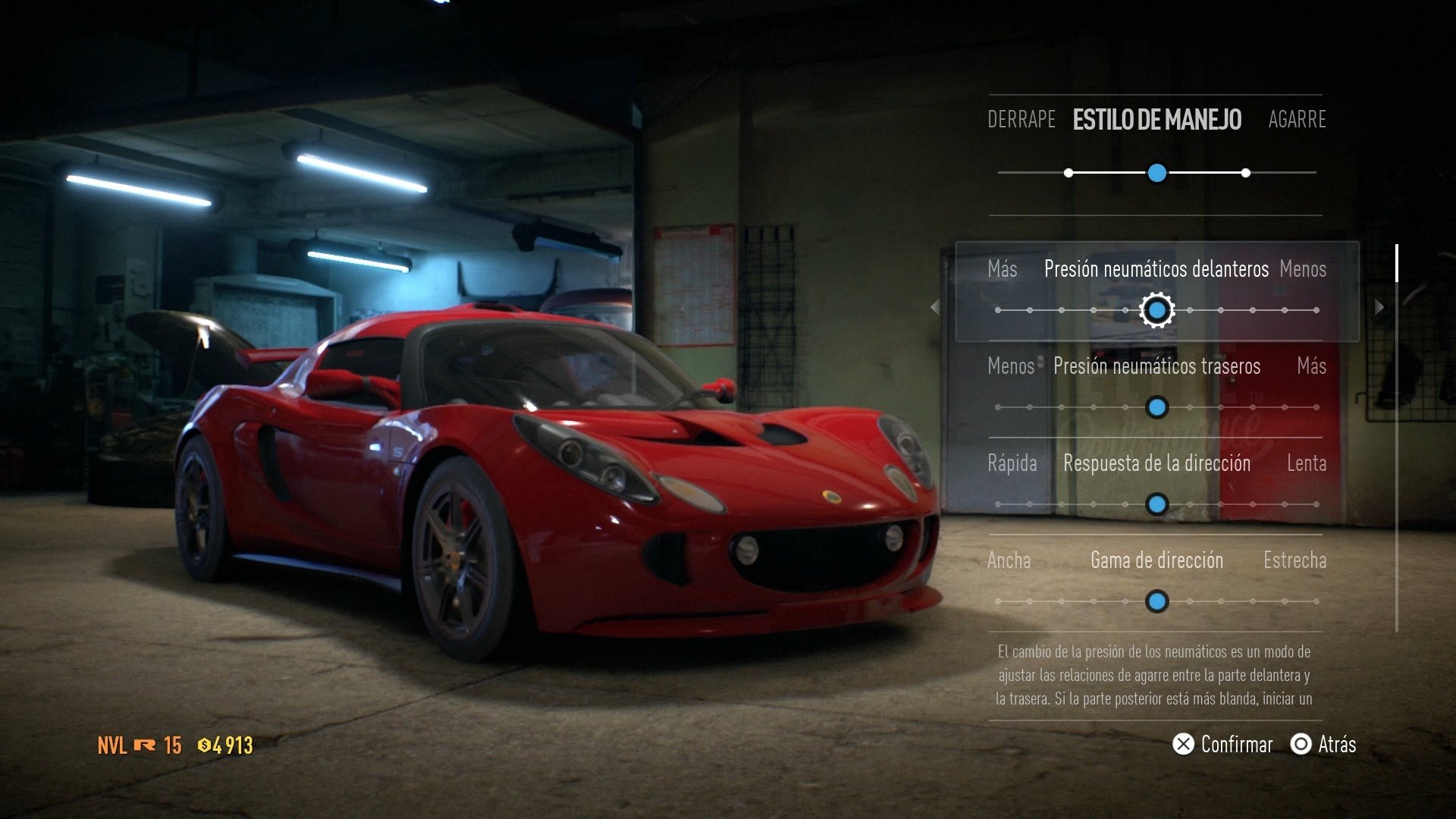This screenshot has width=1456, height=819.
Task: Go back with the Atrás button
Action: (1323, 745)
